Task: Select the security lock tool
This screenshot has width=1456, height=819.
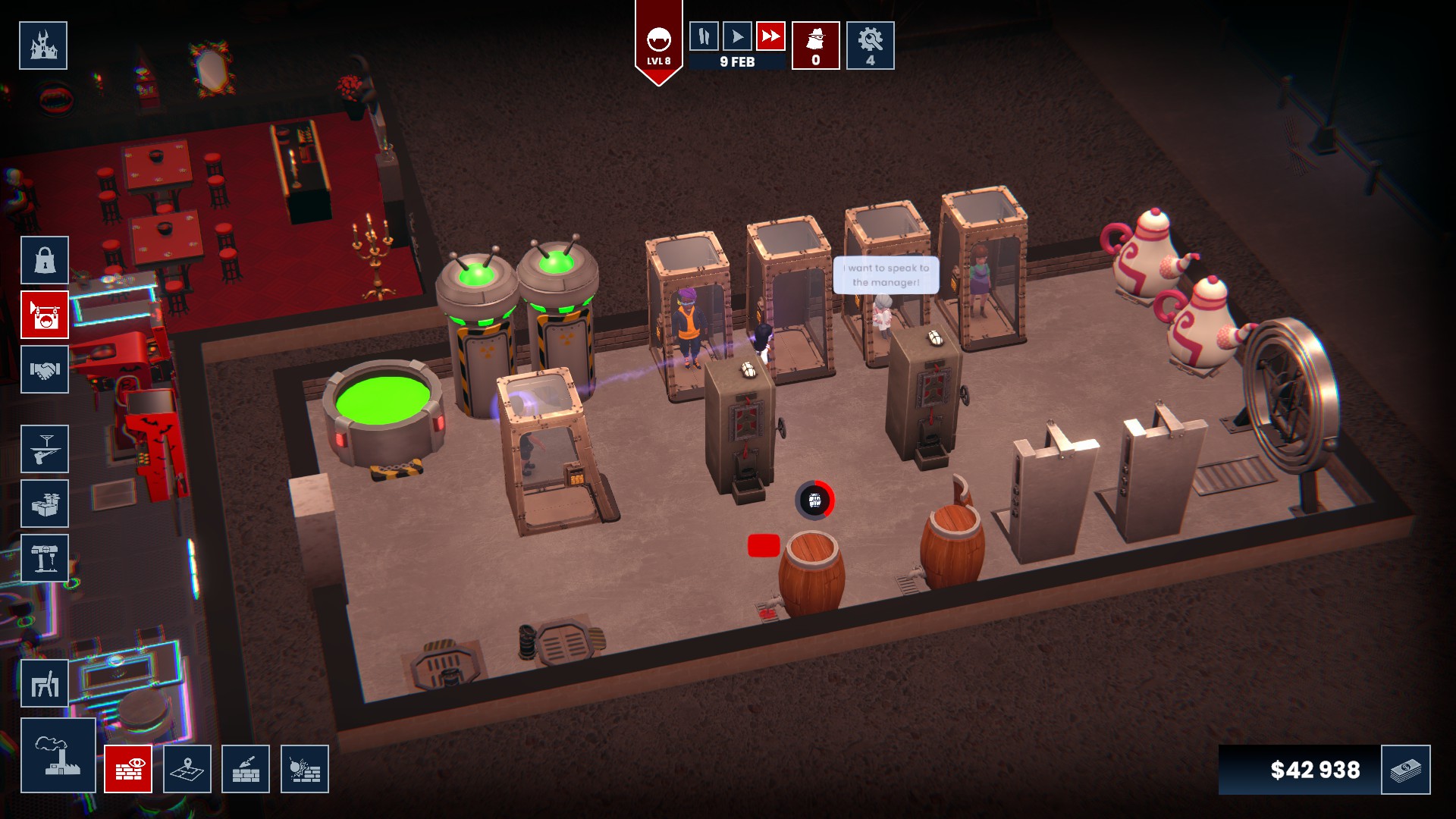Action: click(43, 260)
